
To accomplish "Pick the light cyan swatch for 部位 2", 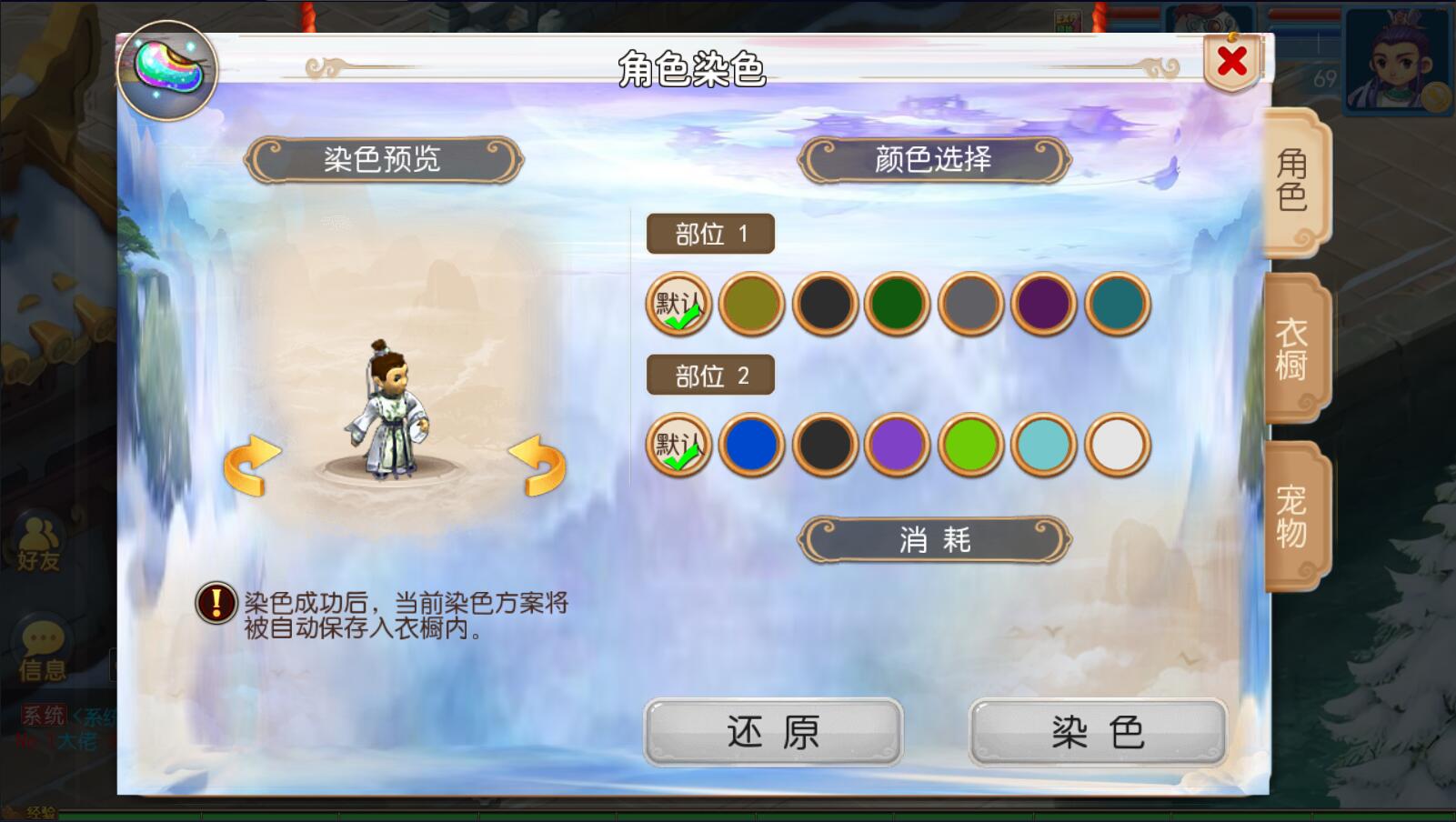I will [x=1044, y=446].
